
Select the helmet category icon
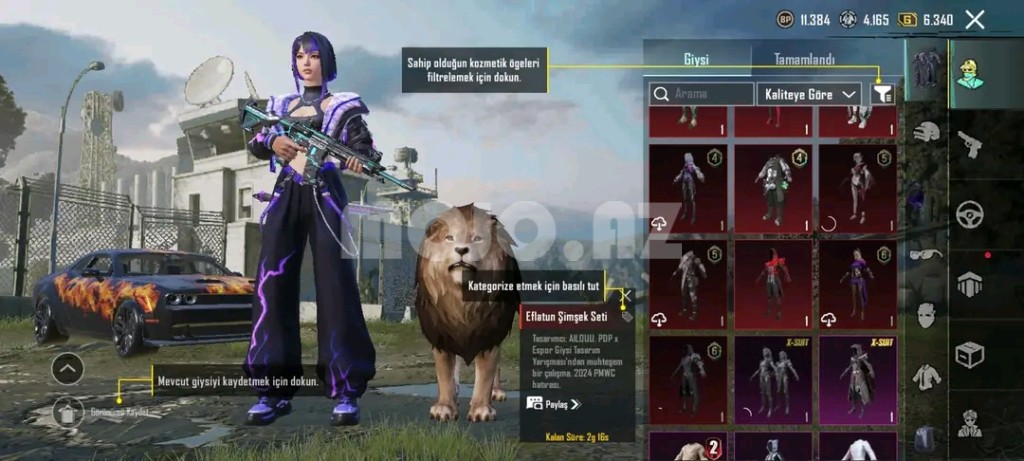(x=927, y=131)
